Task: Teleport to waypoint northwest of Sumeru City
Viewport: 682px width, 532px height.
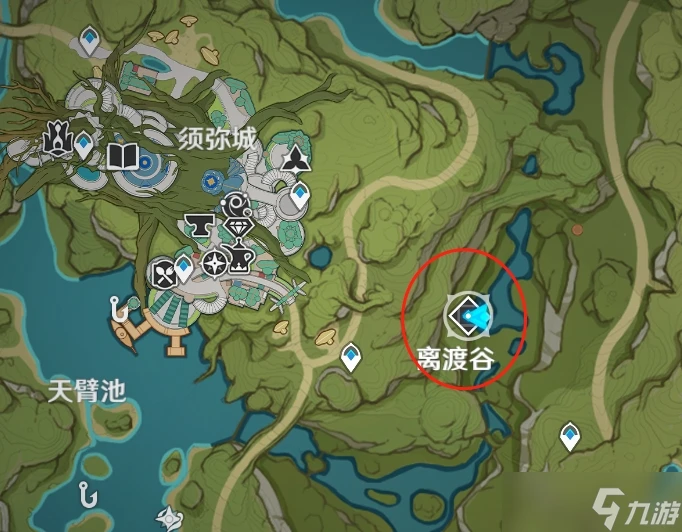Action: point(90,40)
